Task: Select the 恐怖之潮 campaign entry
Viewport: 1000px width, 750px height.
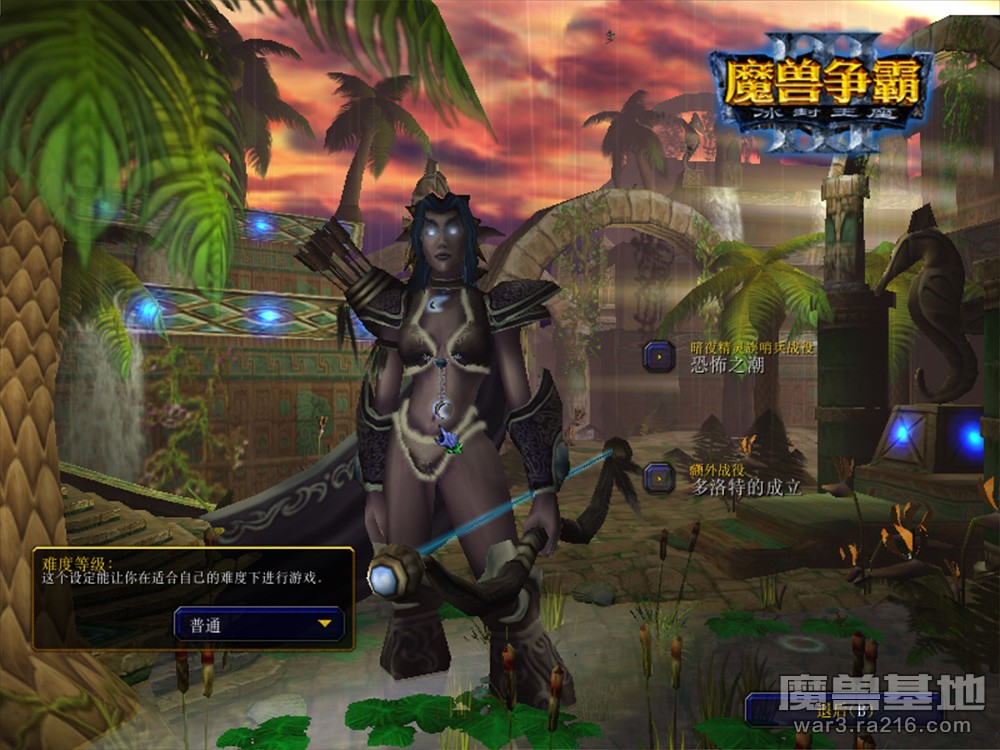Action: (x=660, y=356)
